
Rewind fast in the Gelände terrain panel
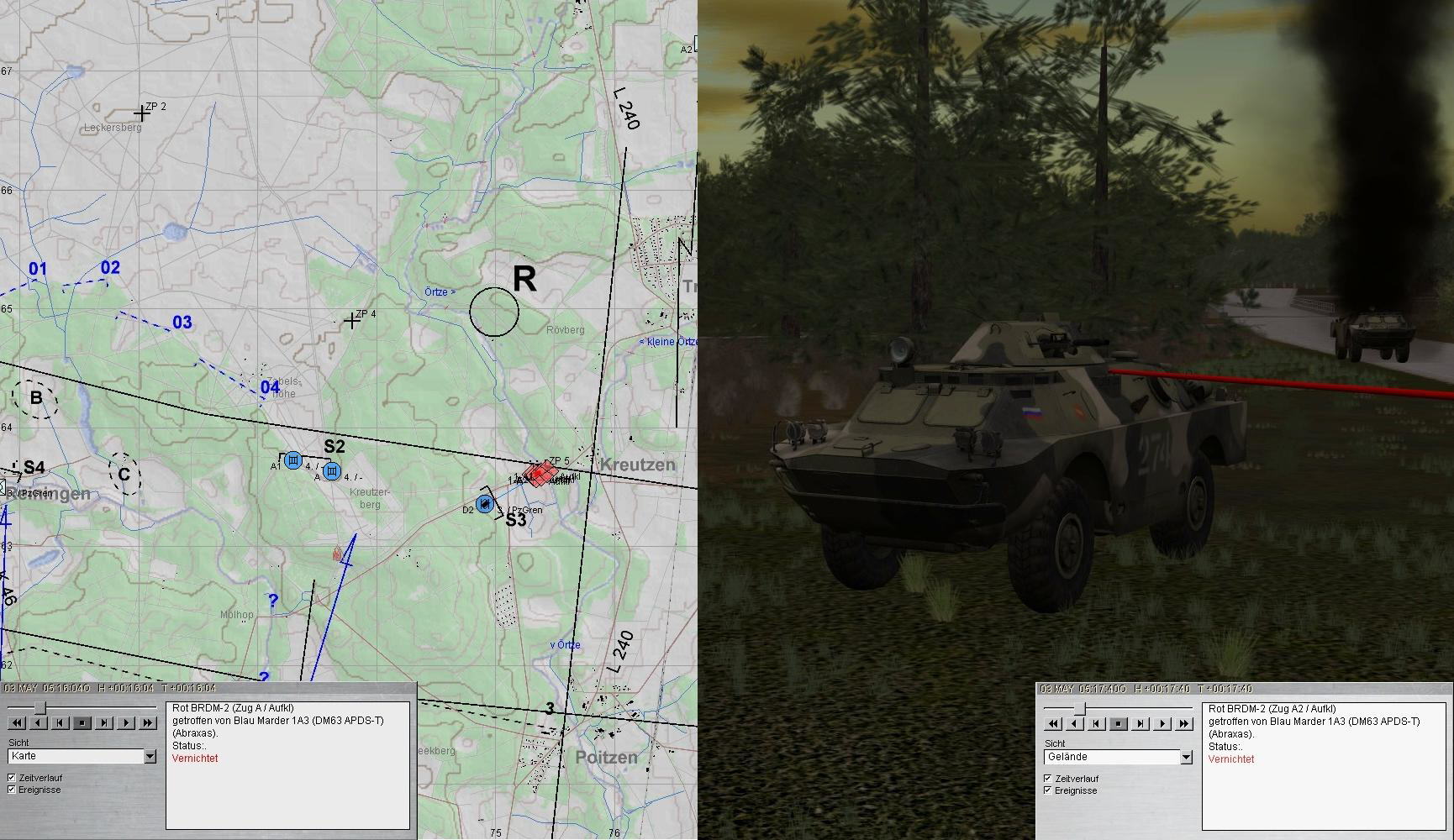1053,723
